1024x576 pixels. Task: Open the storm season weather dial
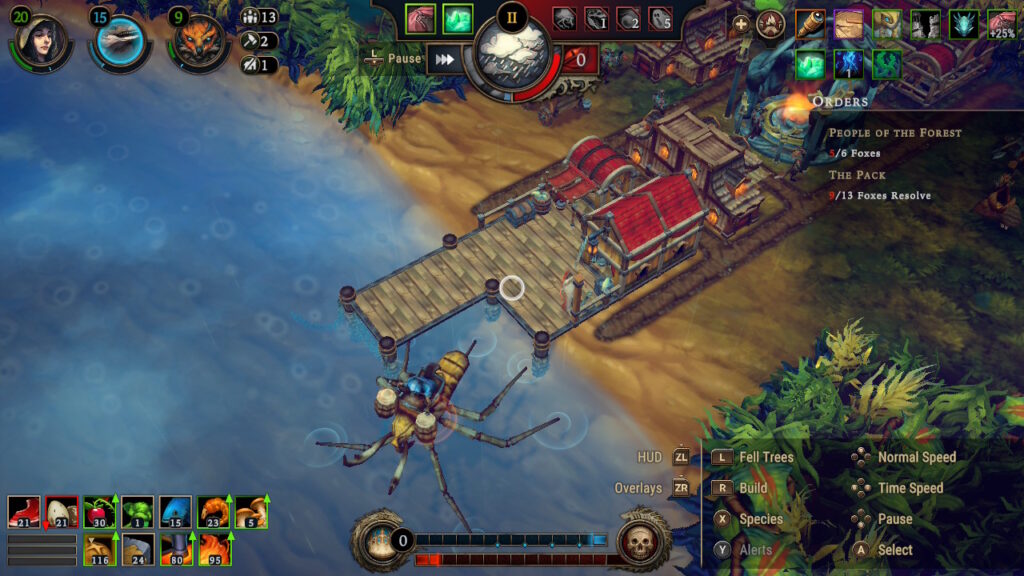[x=512, y=55]
